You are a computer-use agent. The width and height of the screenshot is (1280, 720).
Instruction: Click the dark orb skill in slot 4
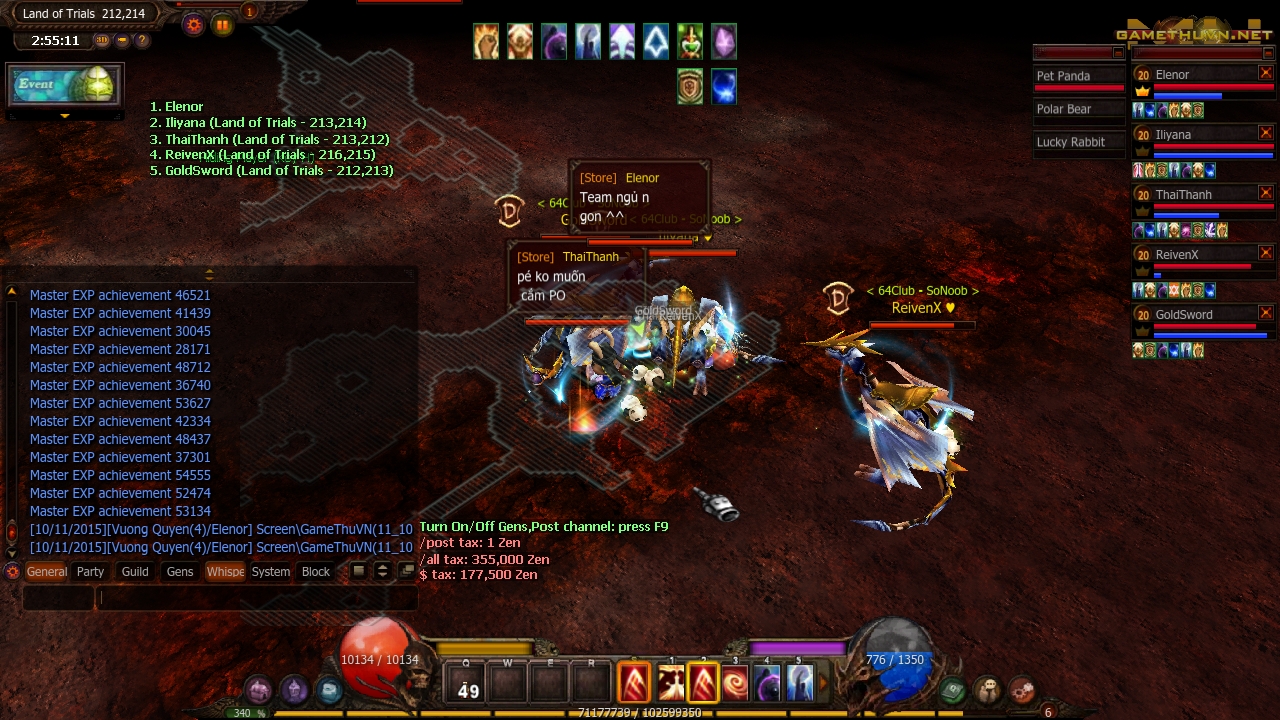tap(768, 683)
